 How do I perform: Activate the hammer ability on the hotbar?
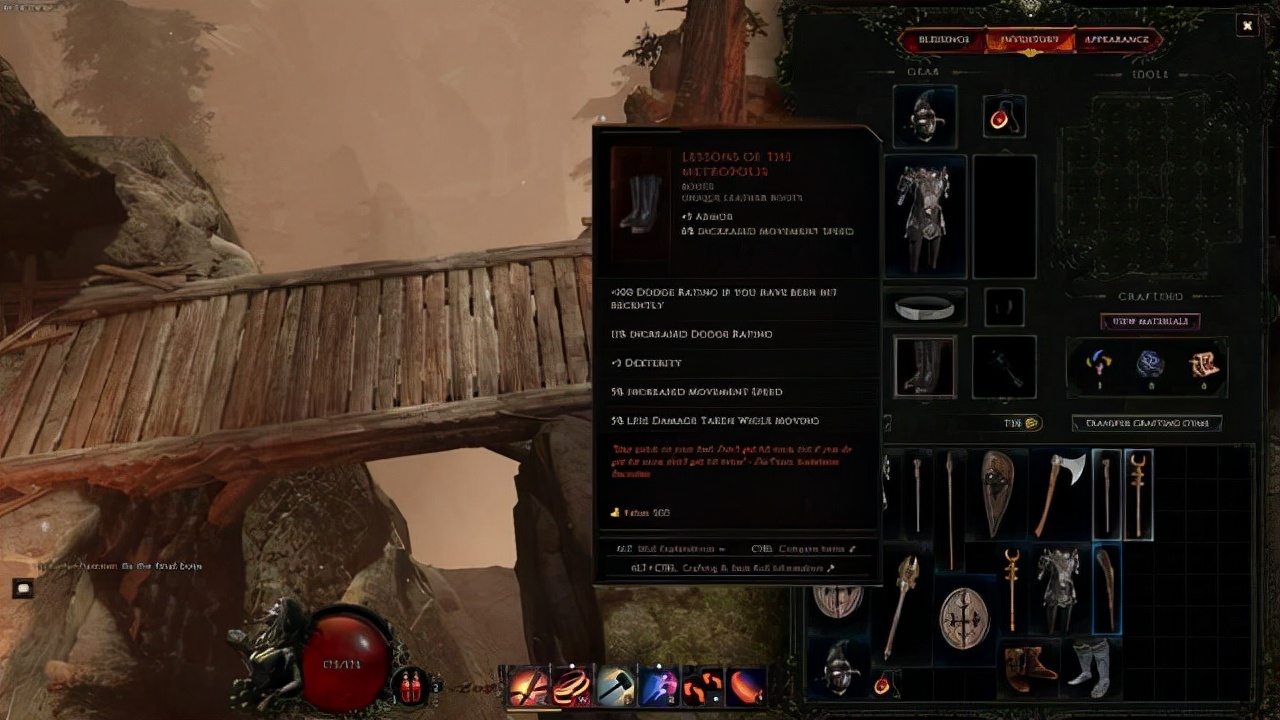tap(614, 687)
